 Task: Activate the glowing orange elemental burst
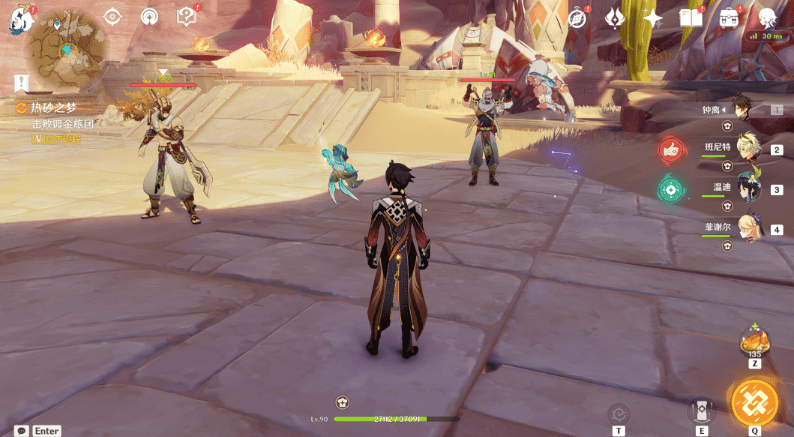pyautogui.click(x=754, y=401)
